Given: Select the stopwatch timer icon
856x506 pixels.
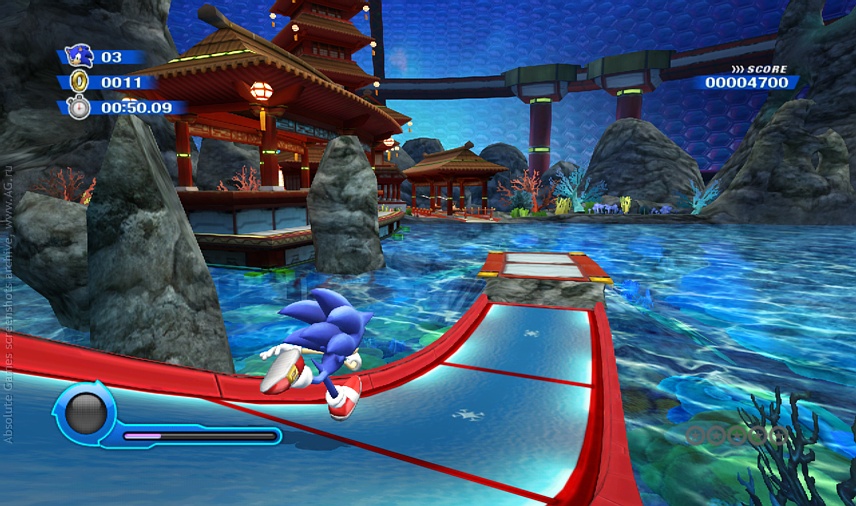Looking at the screenshot, I should [x=78, y=106].
